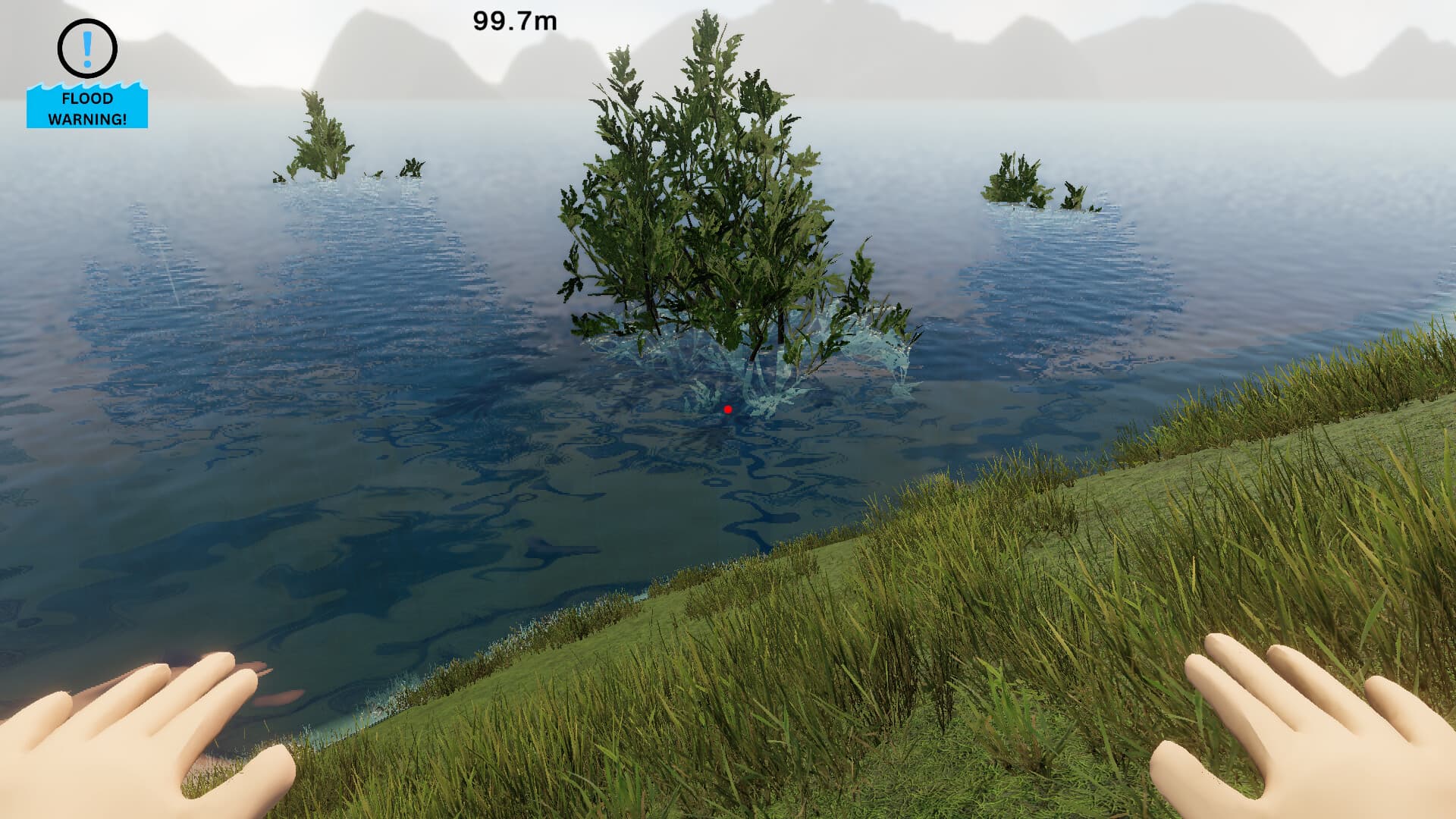Viewport: 1456px width, 819px height.
Task: Click the red dot crosshair reticle
Action: [728, 409]
